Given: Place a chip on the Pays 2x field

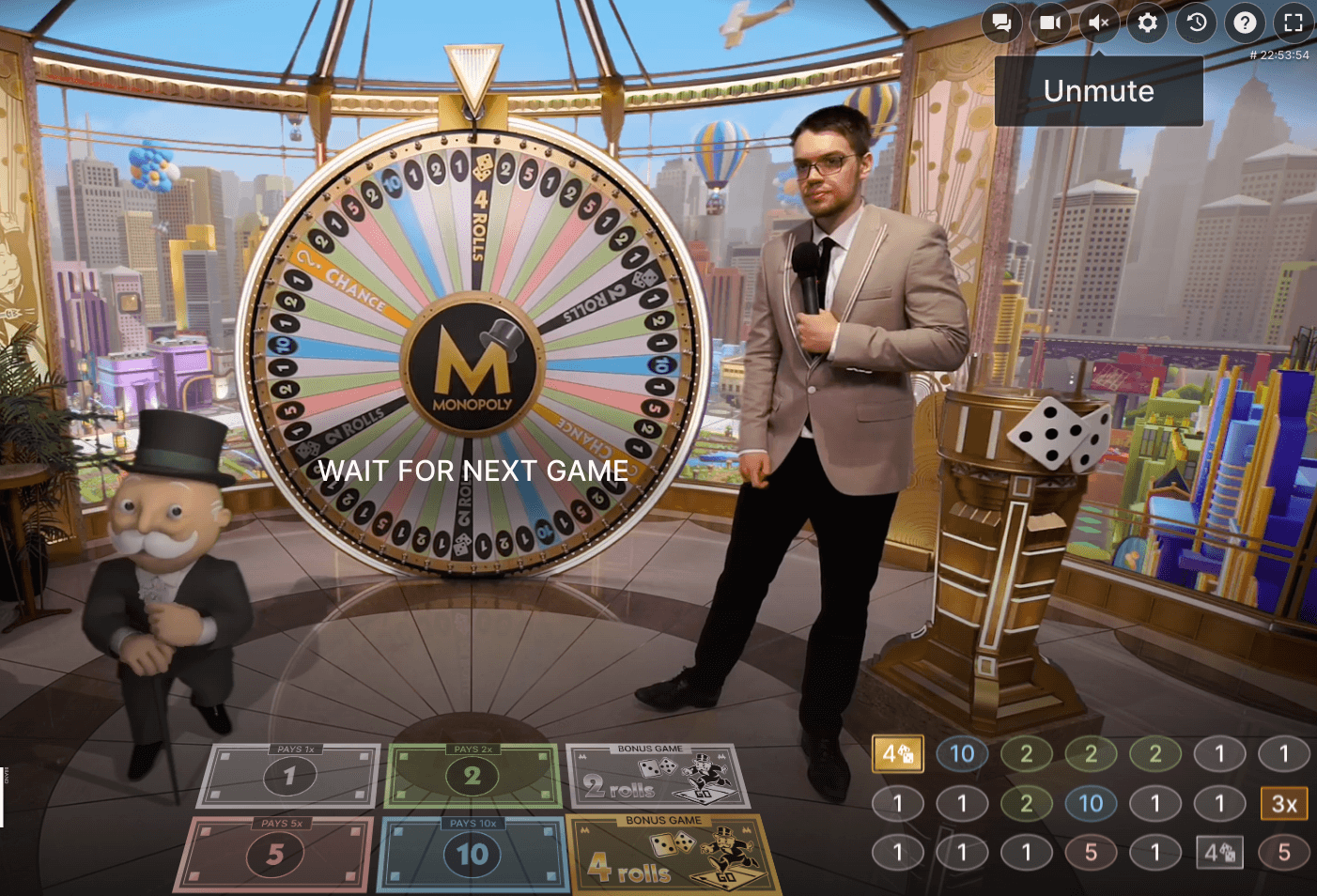Looking at the screenshot, I should click(472, 775).
